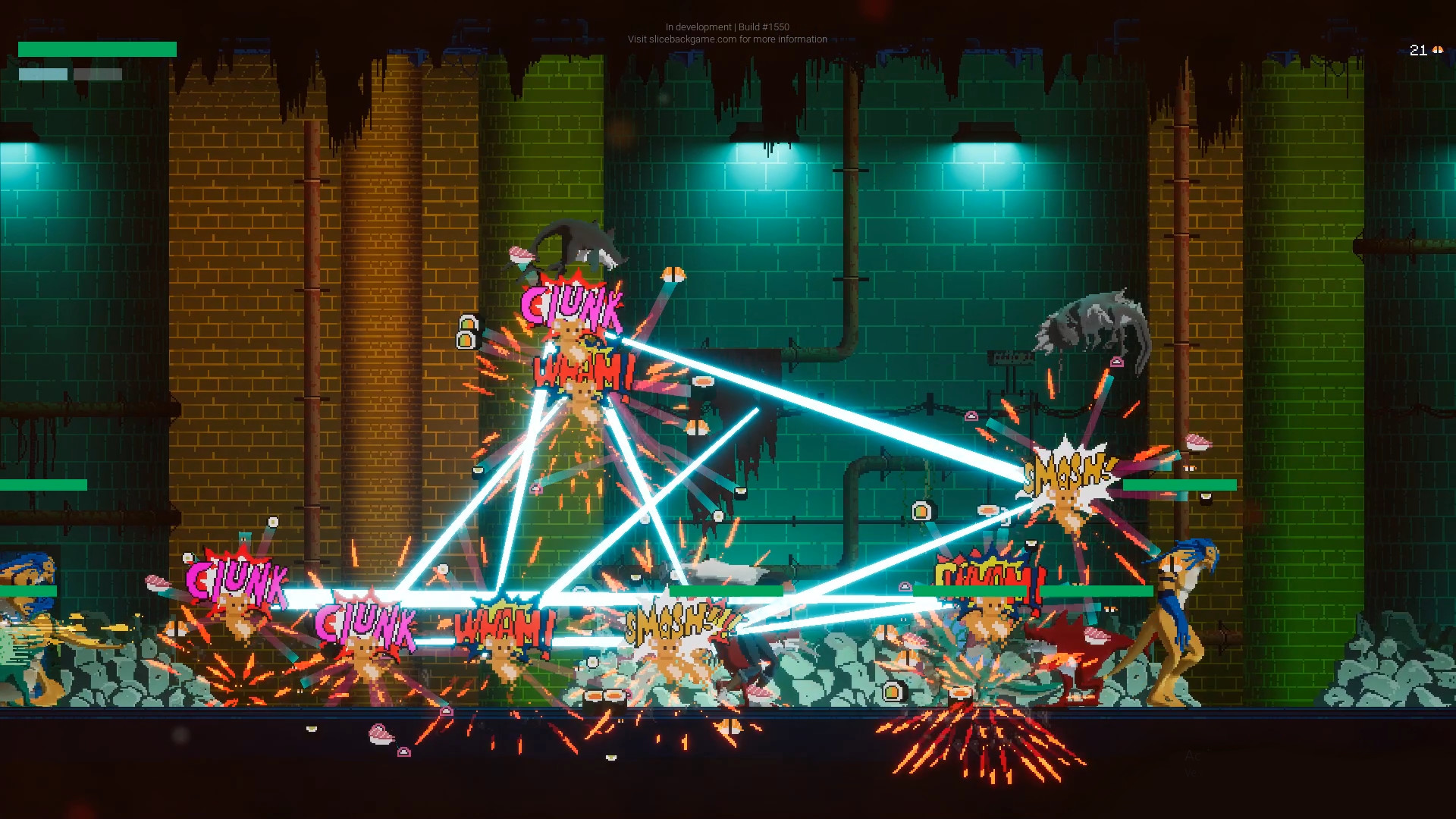The image size is (1456, 819).
Task: Select the sushi icon beside the rightmost health bar
Action: (1206, 498)
